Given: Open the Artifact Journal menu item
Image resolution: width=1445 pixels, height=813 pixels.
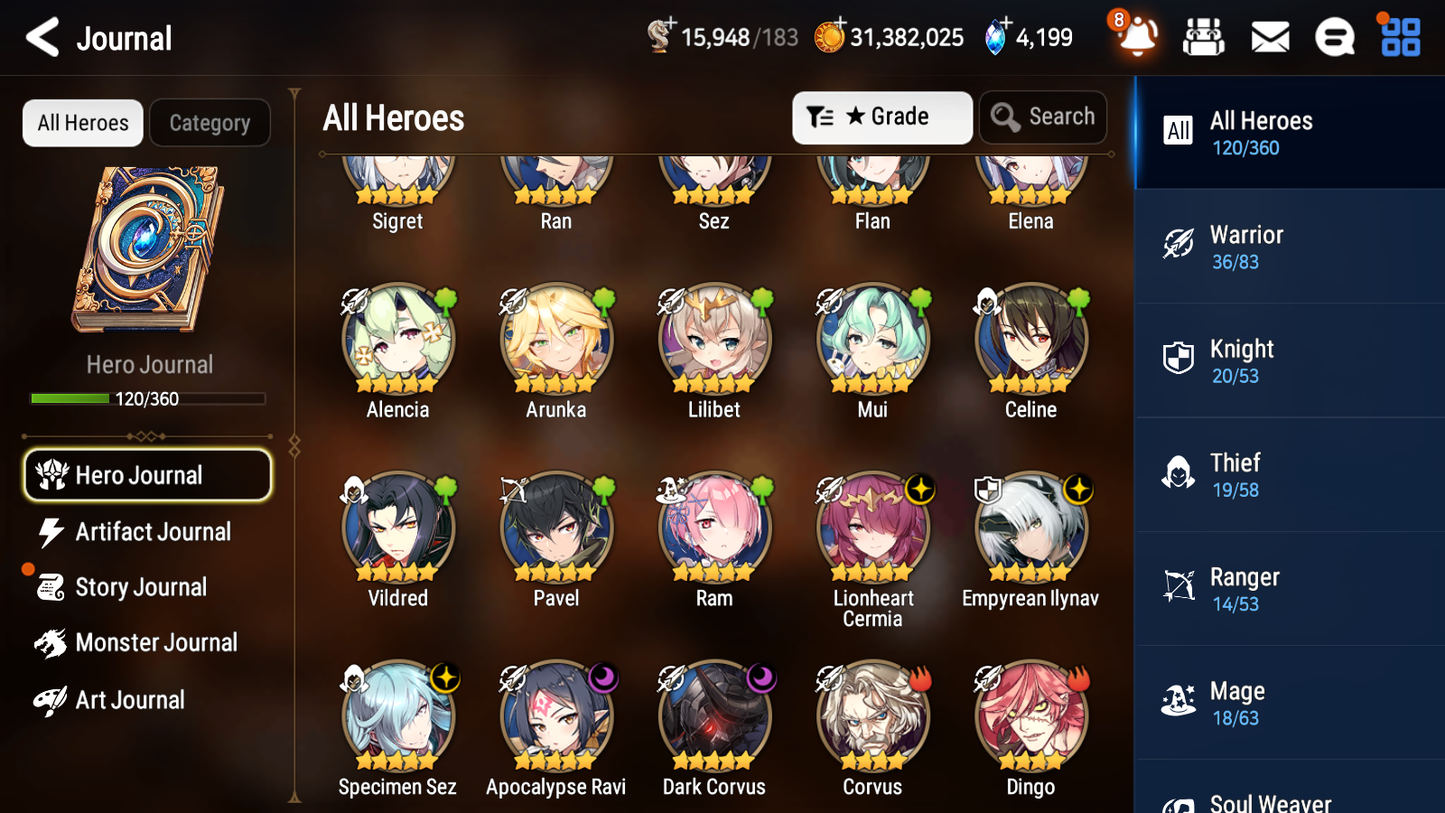Looking at the screenshot, I should [152, 532].
